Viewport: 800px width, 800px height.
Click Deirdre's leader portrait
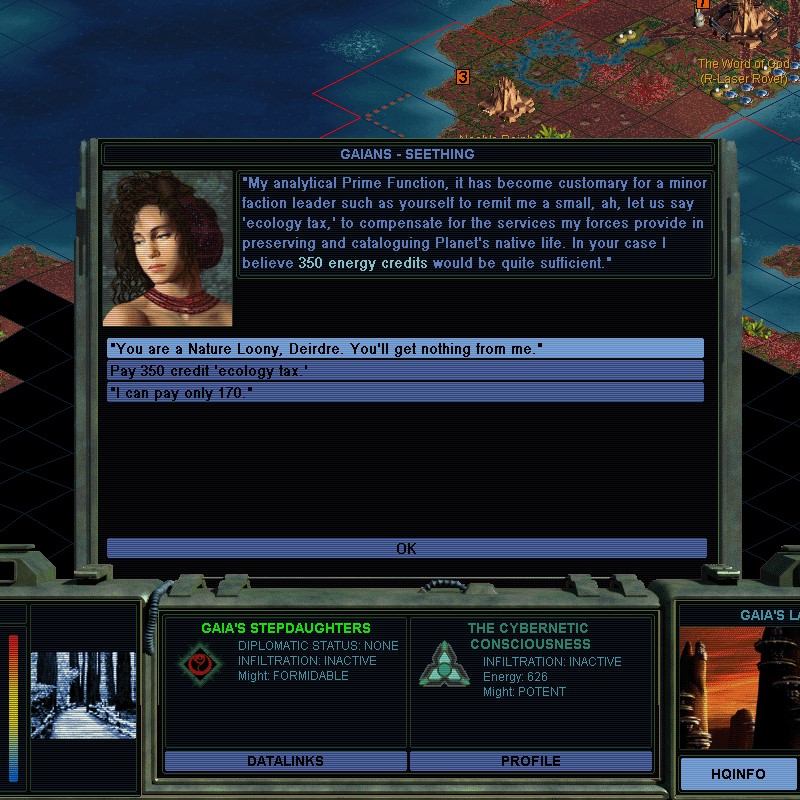tap(167, 249)
